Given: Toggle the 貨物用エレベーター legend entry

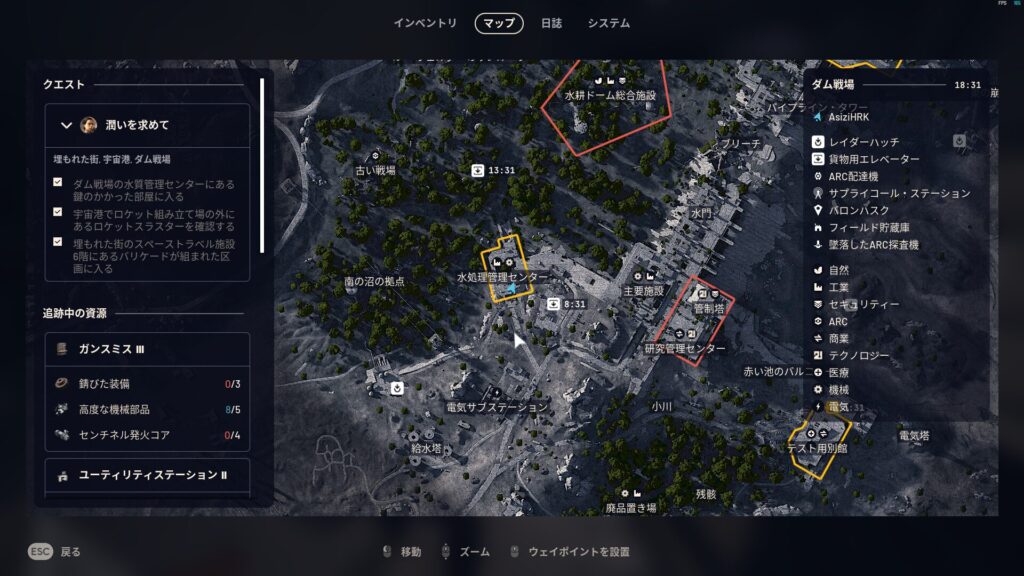Looking at the screenshot, I should click(874, 159).
